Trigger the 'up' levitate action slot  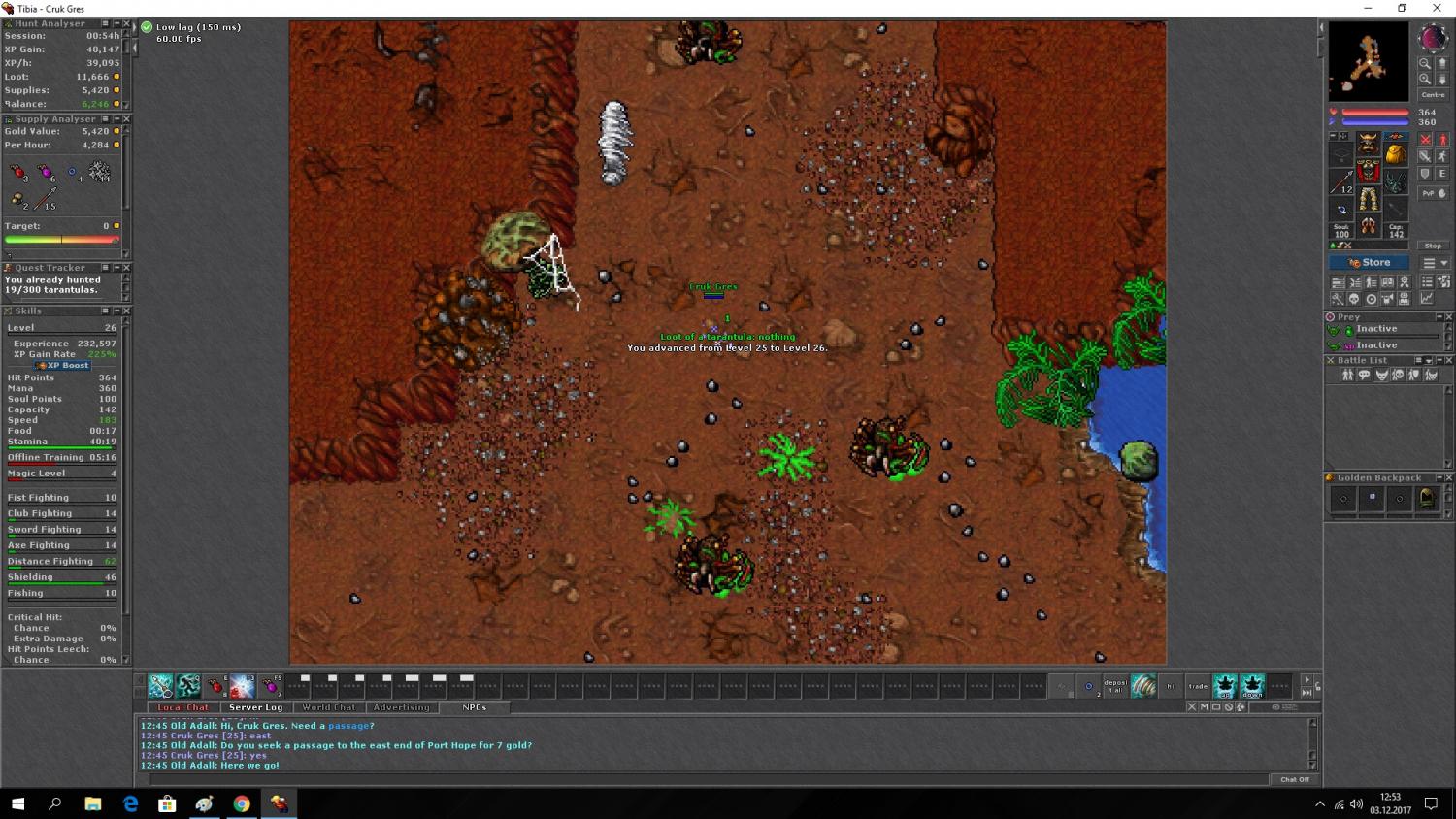1225,686
